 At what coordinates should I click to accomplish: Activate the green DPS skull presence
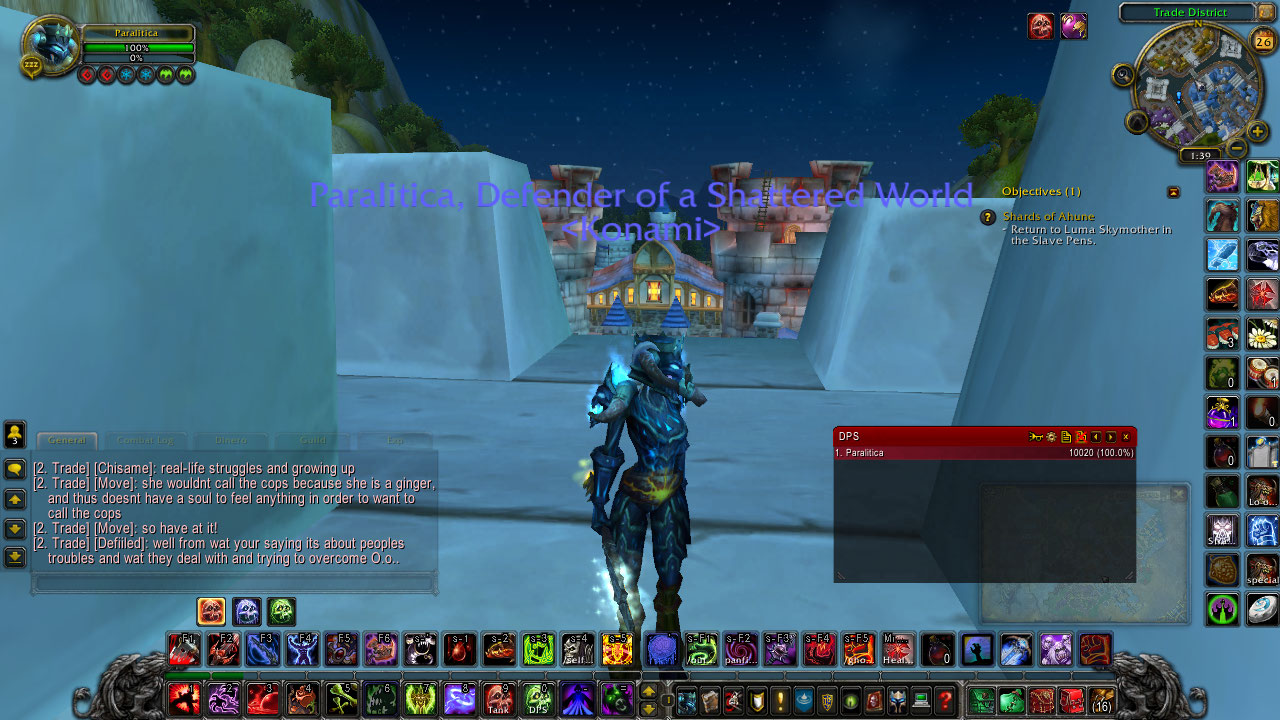pyautogui.click(x=538, y=698)
